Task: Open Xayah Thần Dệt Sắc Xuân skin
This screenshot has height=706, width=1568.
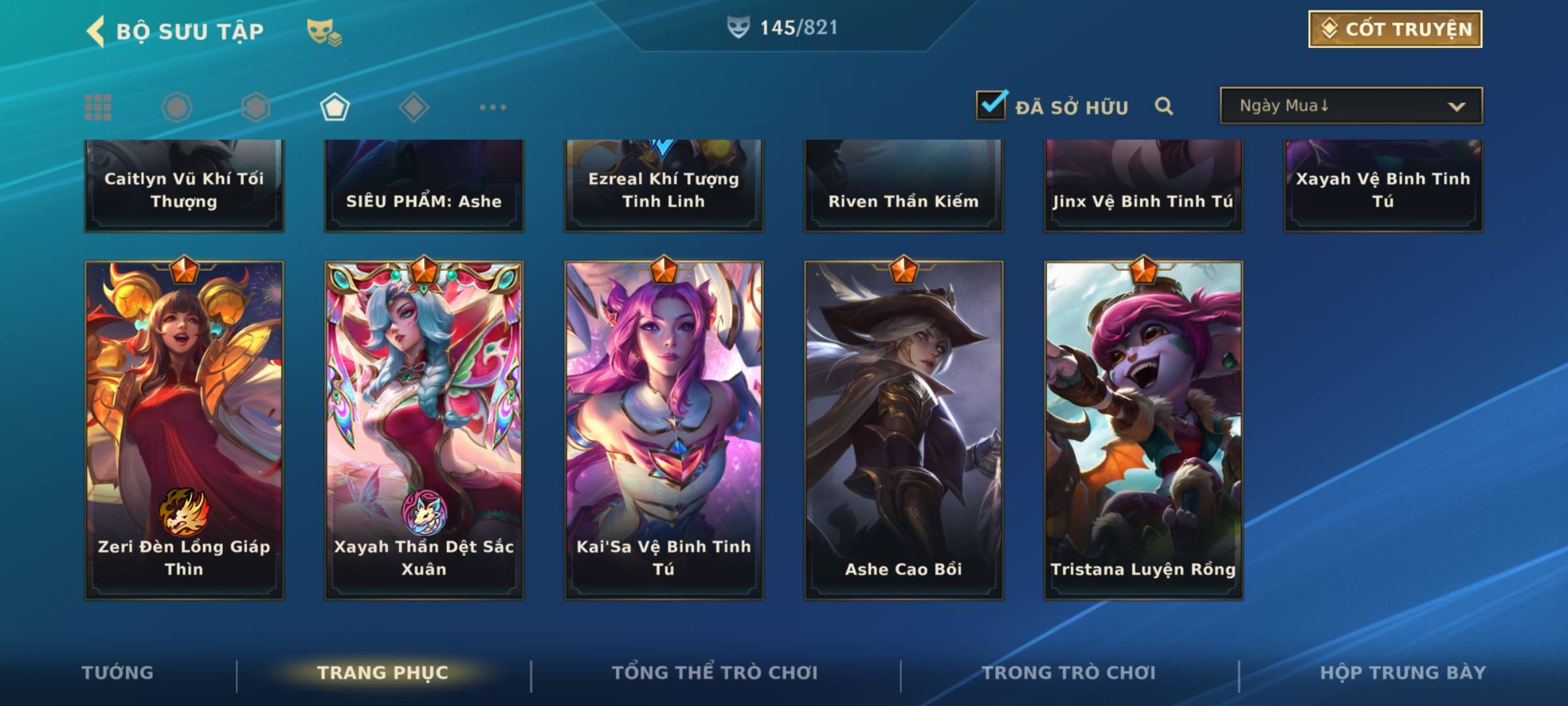Action: (424, 430)
